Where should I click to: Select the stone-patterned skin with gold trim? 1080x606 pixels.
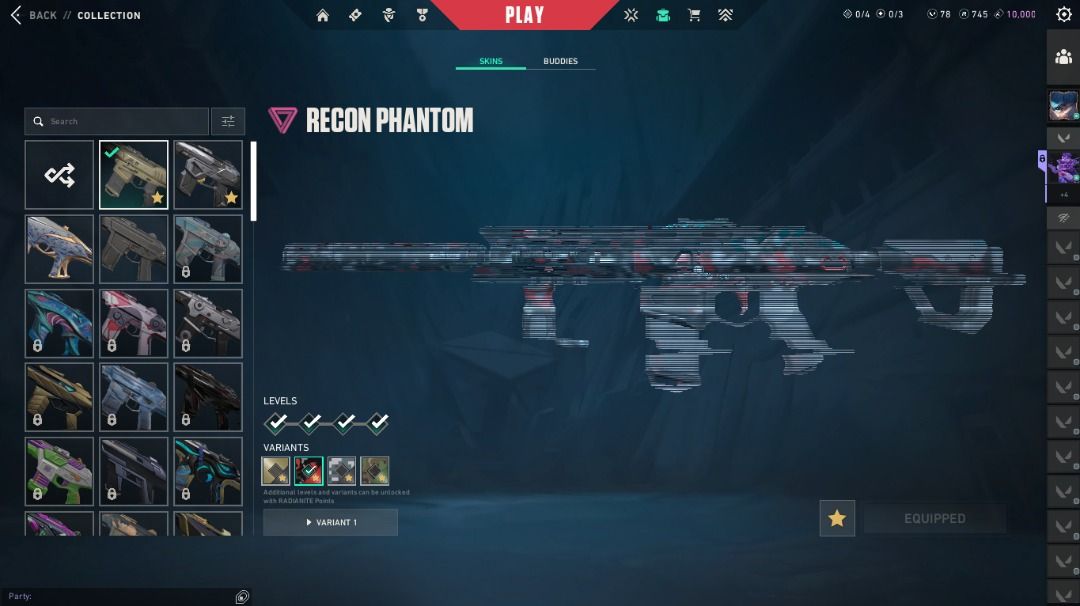pyautogui.click(x=59, y=249)
